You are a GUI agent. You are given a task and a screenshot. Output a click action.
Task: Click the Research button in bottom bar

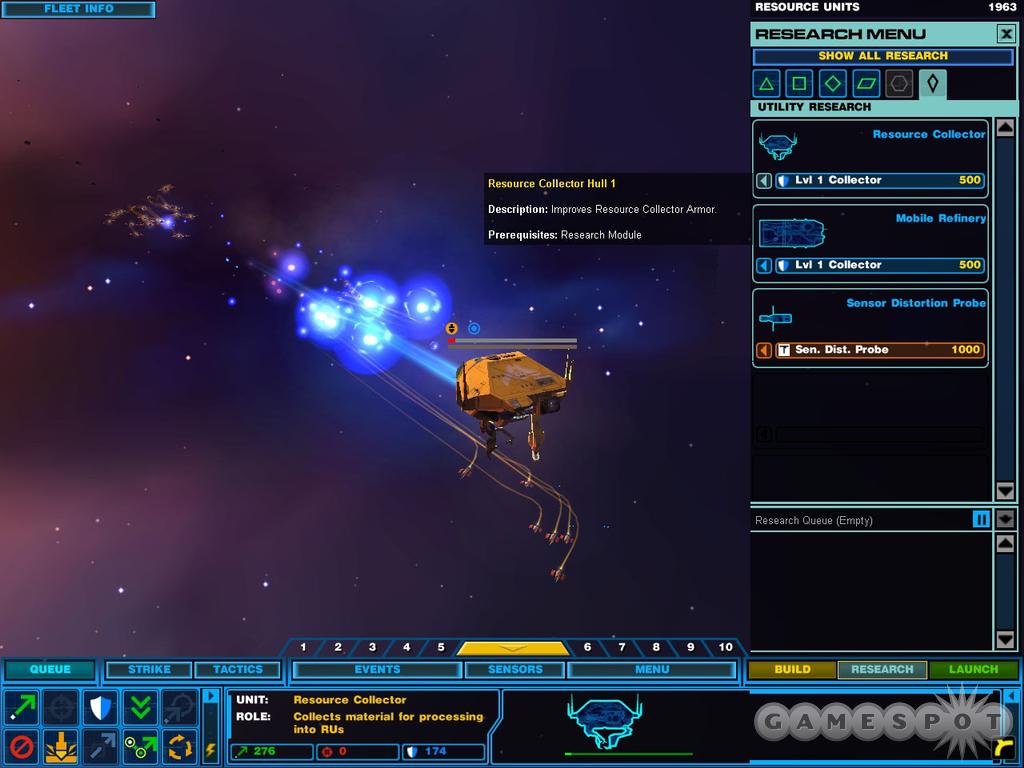coord(882,669)
